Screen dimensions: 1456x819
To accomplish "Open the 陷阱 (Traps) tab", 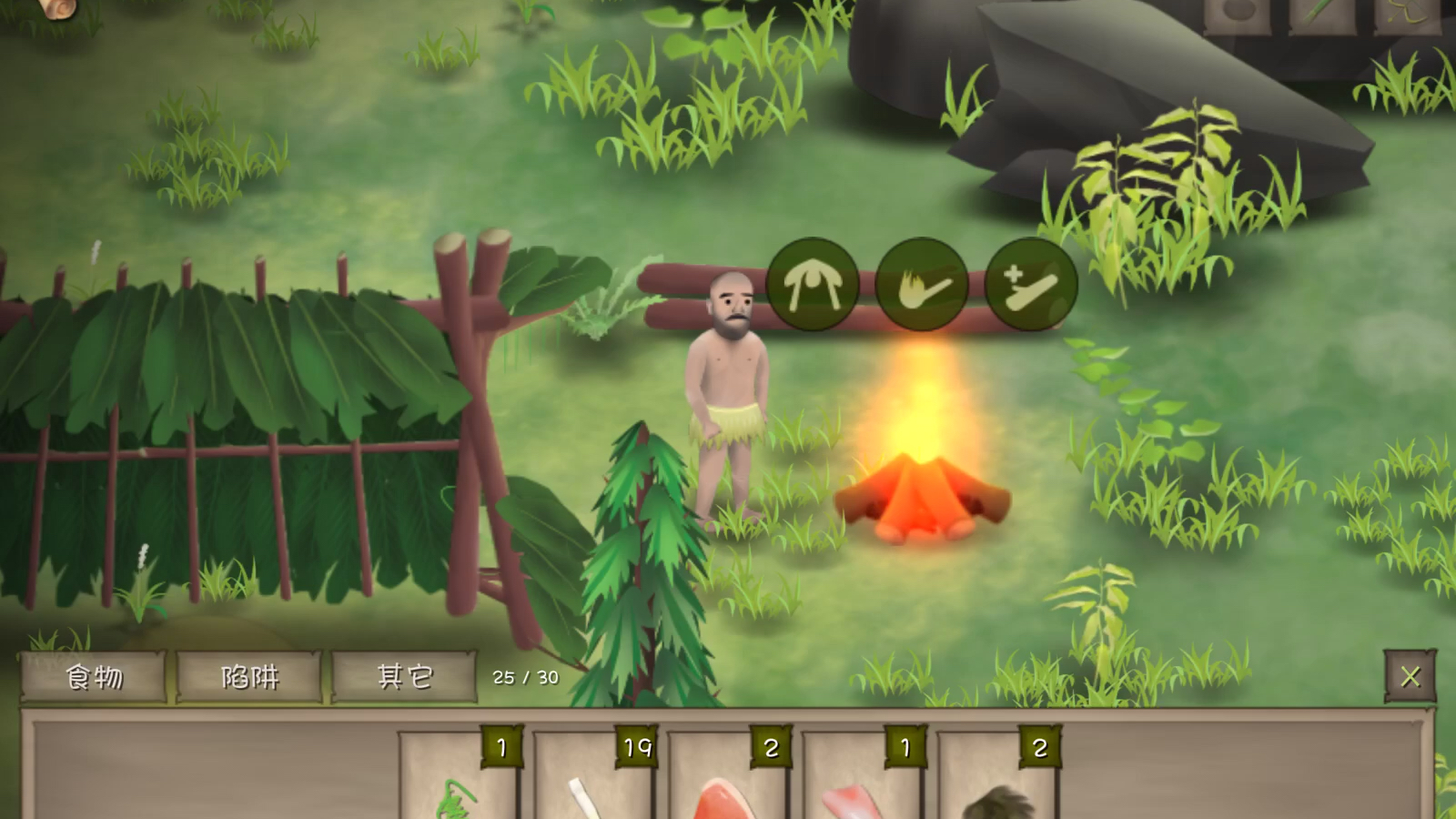I will coord(249,677).
